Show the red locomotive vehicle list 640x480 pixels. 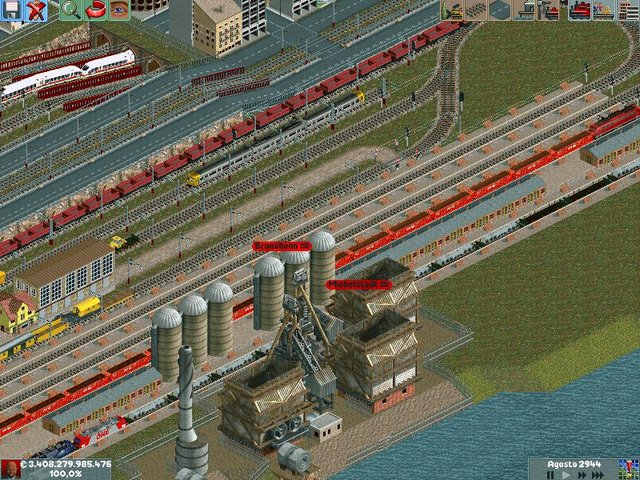pyautogui.click(x=579, y=11)
